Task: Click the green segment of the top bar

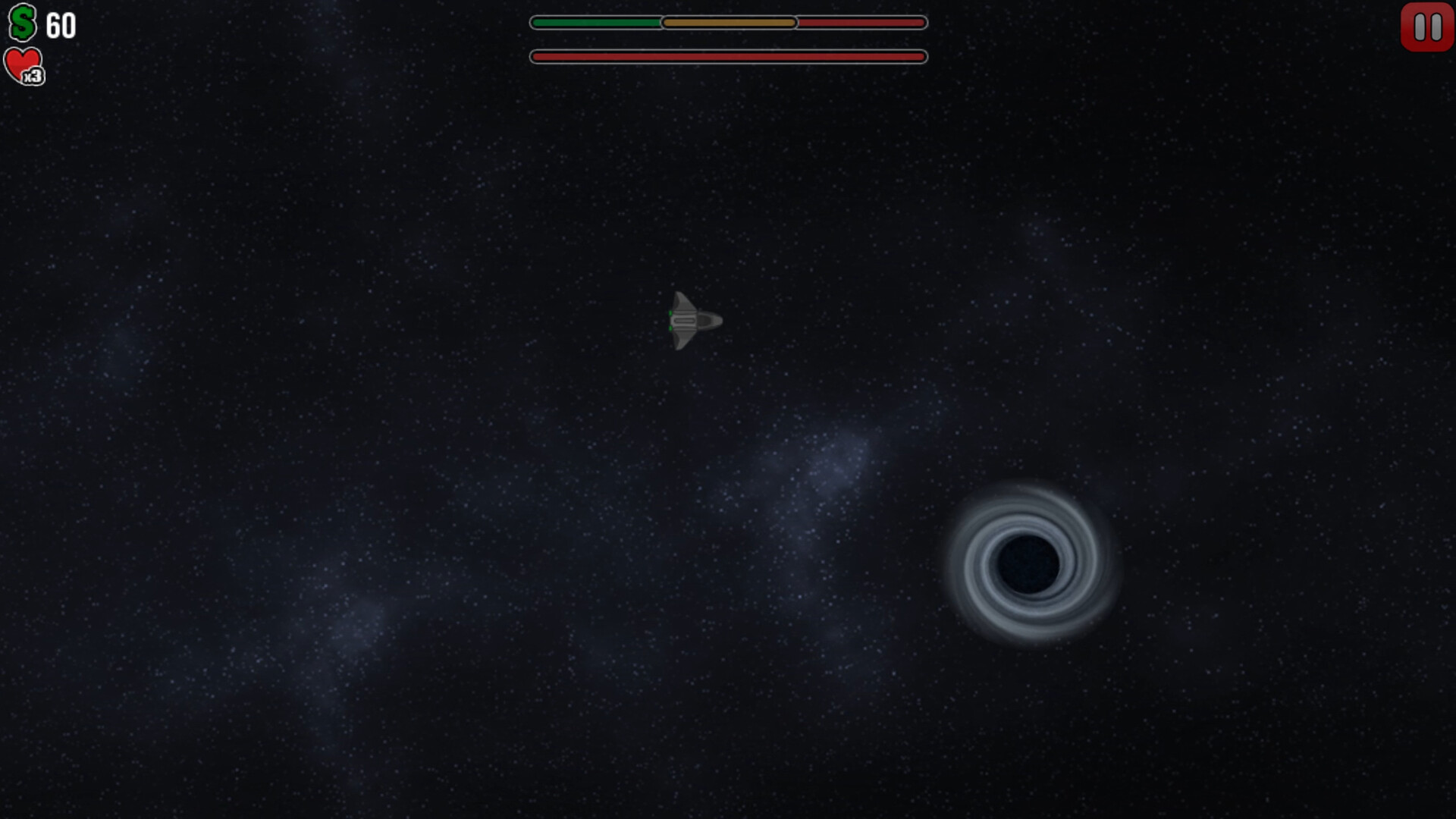Action: coord(595,23)
